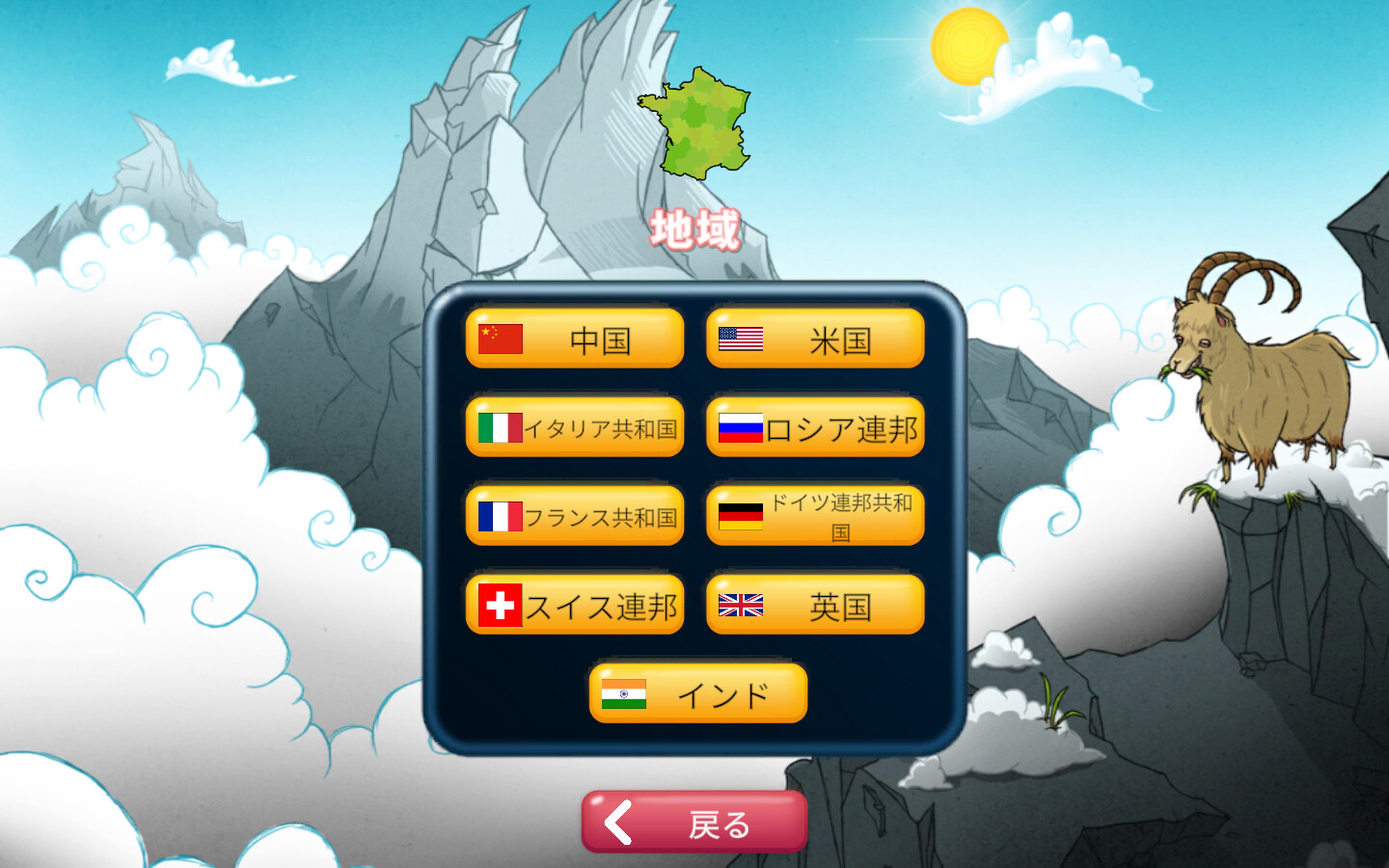The width and height of the screenshot is (1389, 868).
Task: Click the American flag icon
Action: tap(739, 339)
